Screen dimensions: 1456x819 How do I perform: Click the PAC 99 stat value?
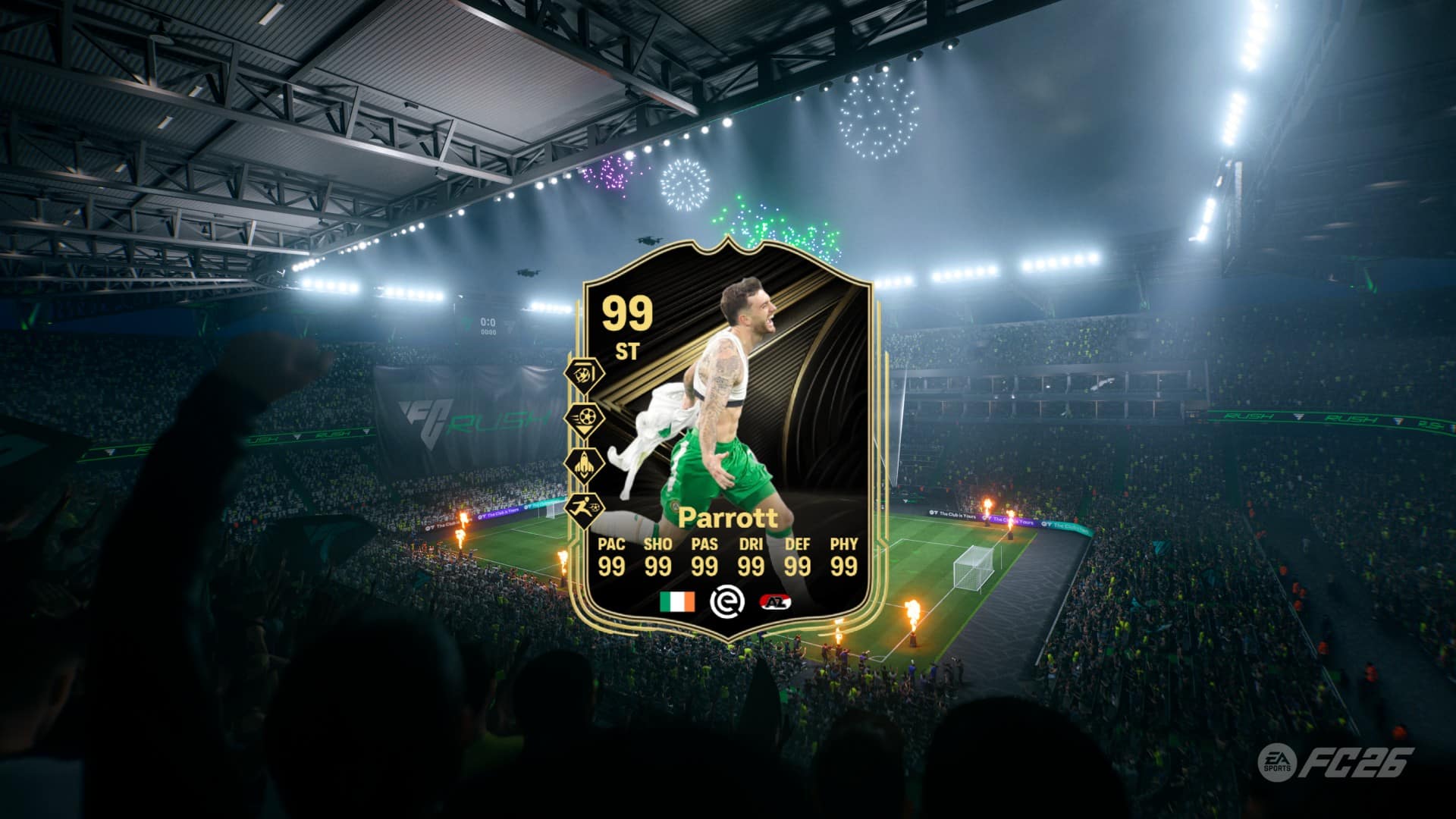(611, 565)
